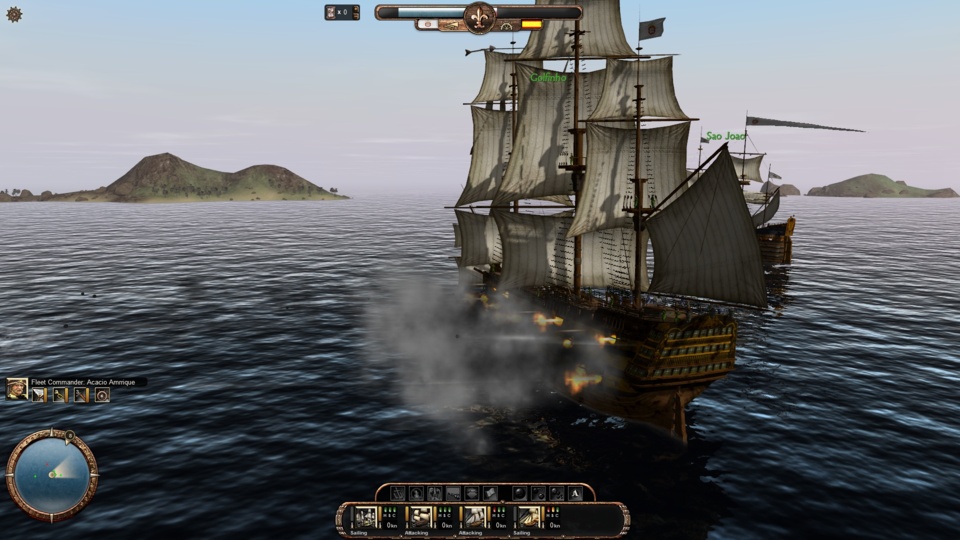Click the open book order button
The height and width of the screenshot is (540, 960).
[490, 493]
